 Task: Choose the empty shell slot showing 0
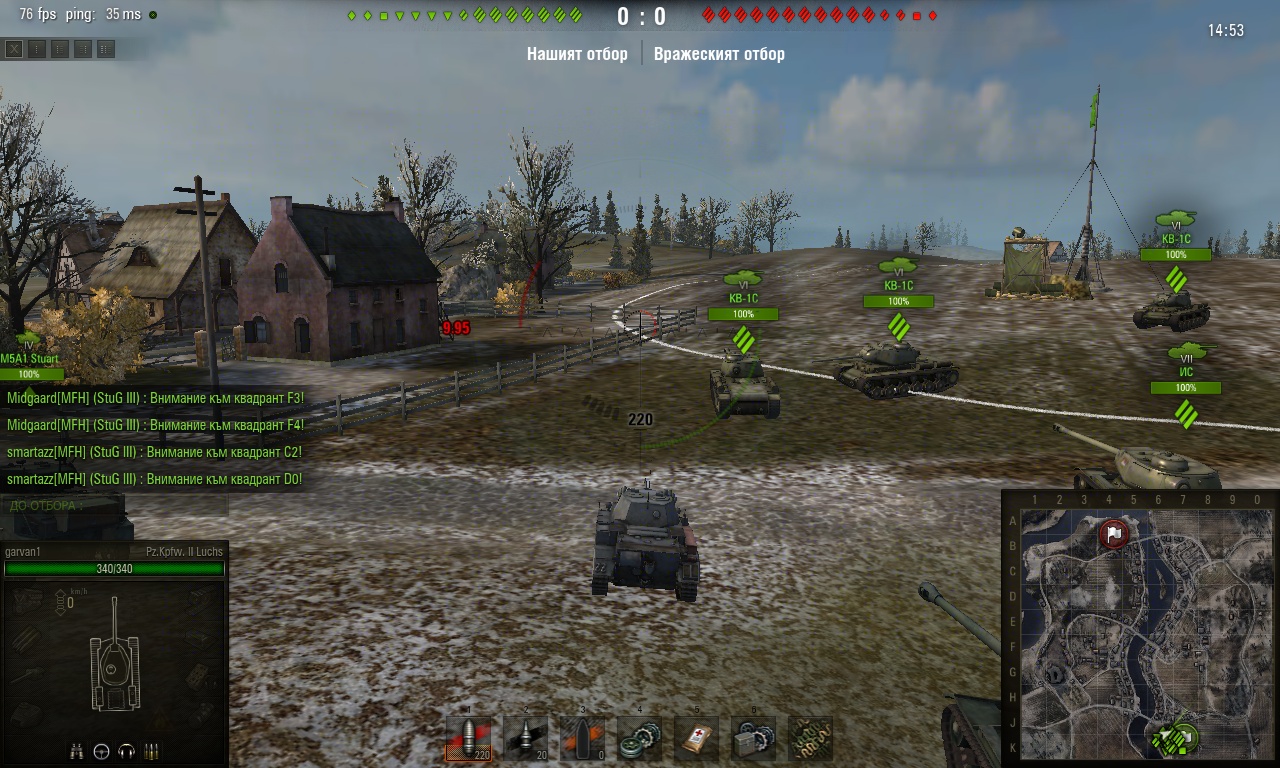point(582,739)
